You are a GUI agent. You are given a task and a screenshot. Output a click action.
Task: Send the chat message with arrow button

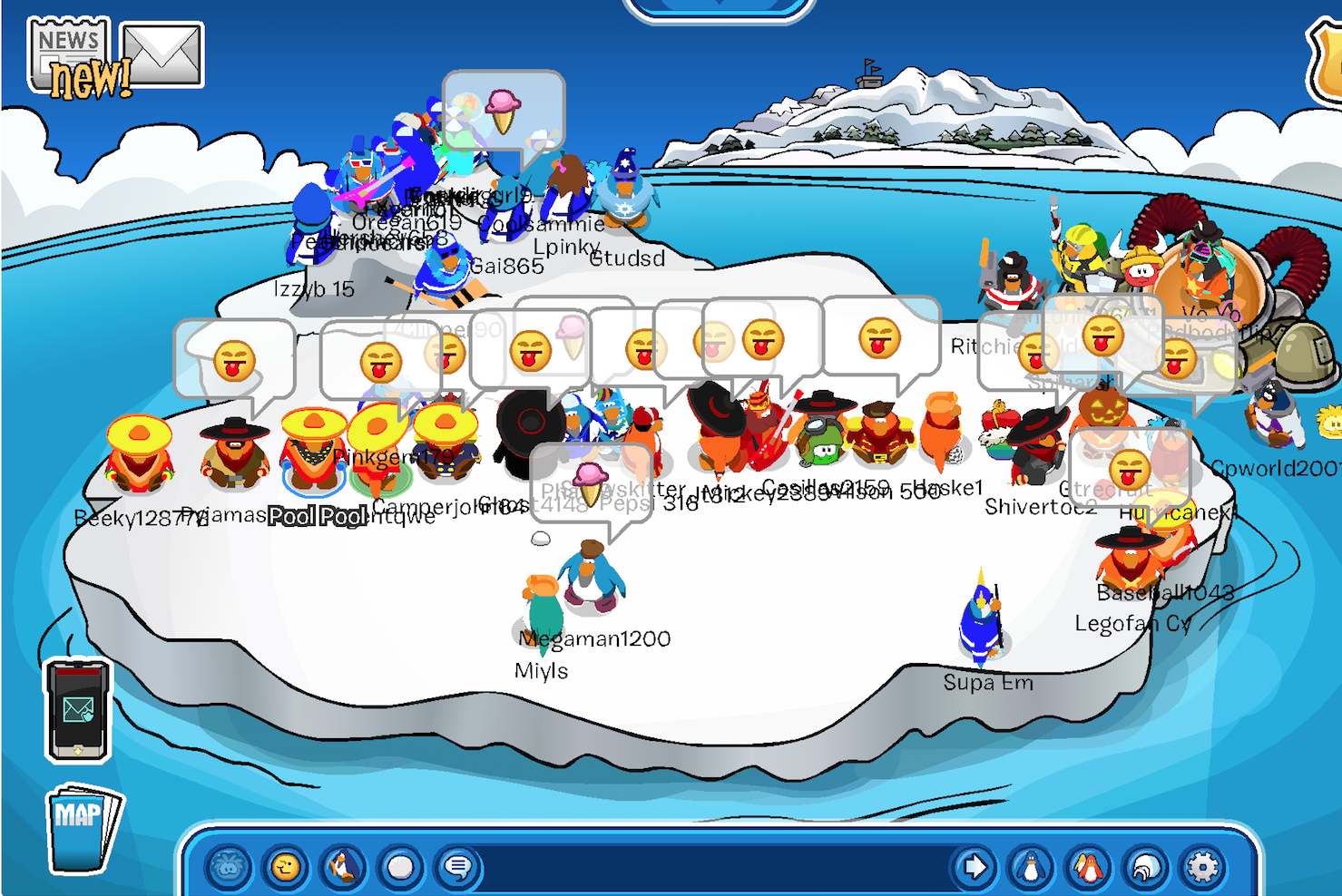(974, 868)
